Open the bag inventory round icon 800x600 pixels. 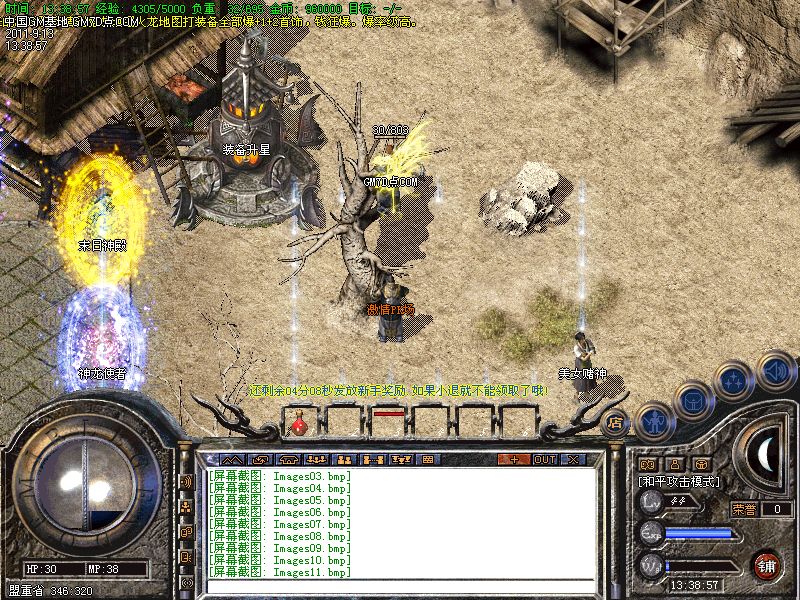[692, 401]
